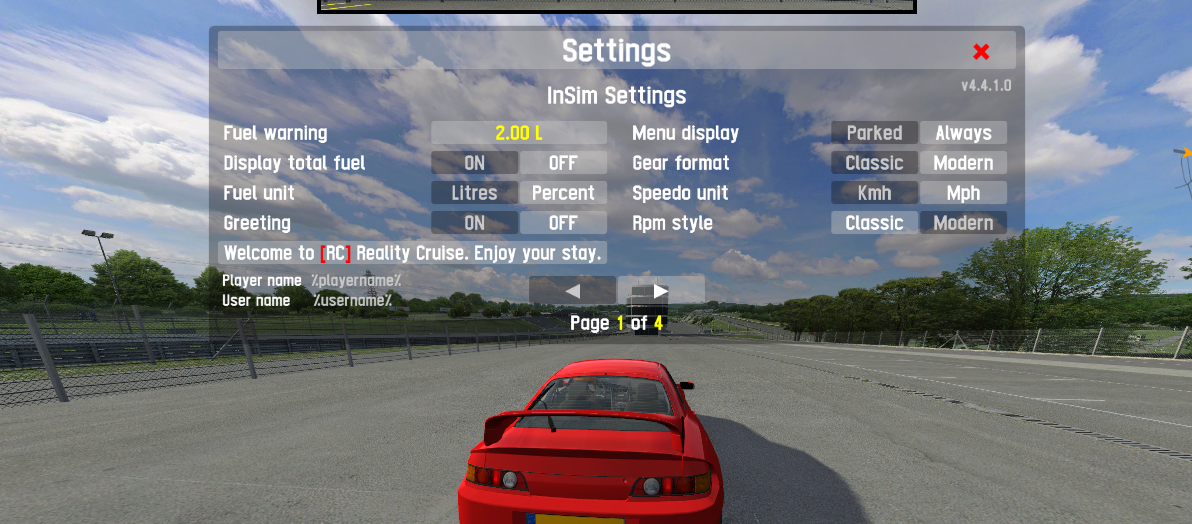Choose Parked for Menu display

point(874,133)
